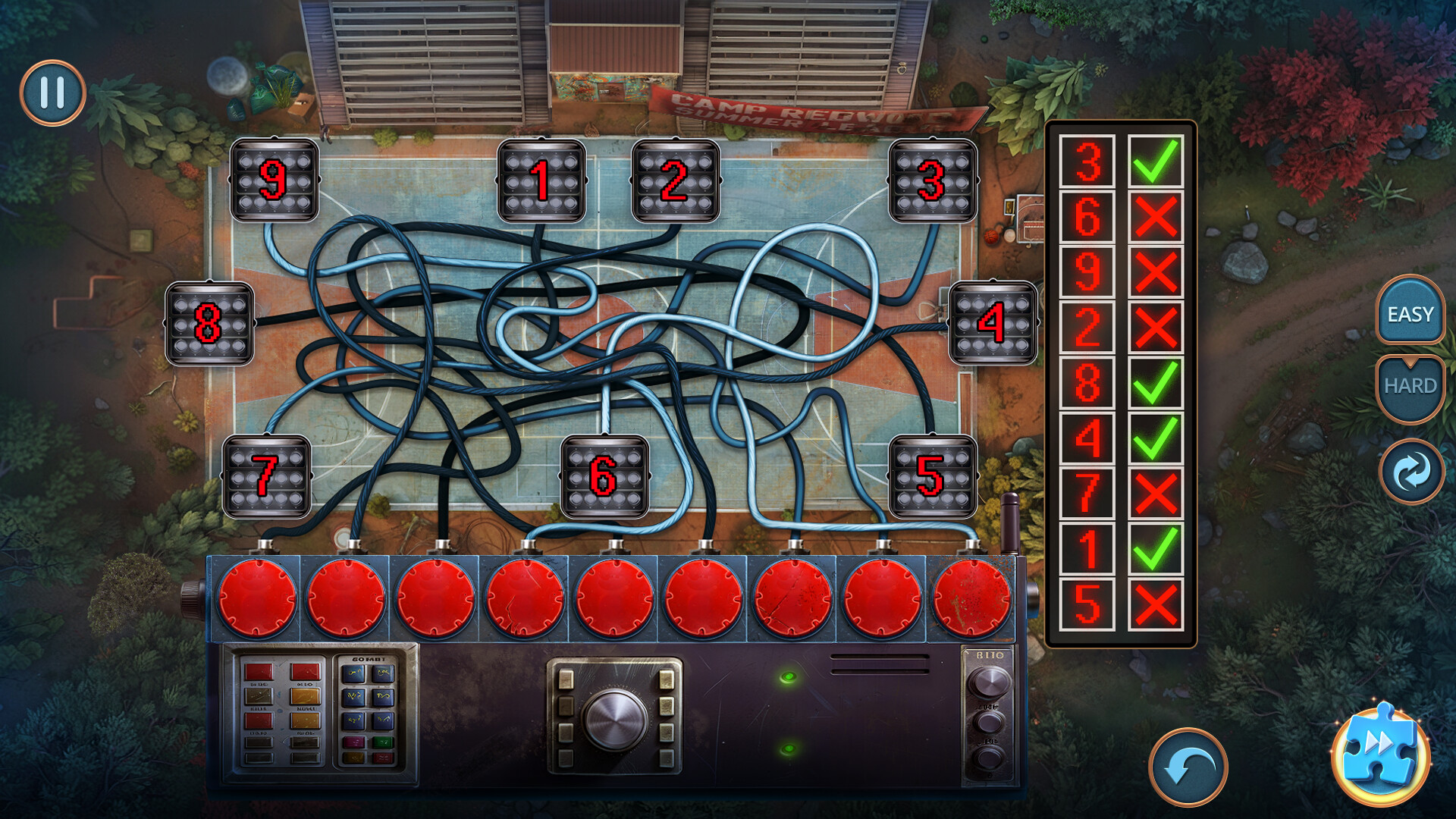Select numbered pad 9 on the court
Image resolution: width=1456 pixels, height=819 pixels.
coord(275,180)
